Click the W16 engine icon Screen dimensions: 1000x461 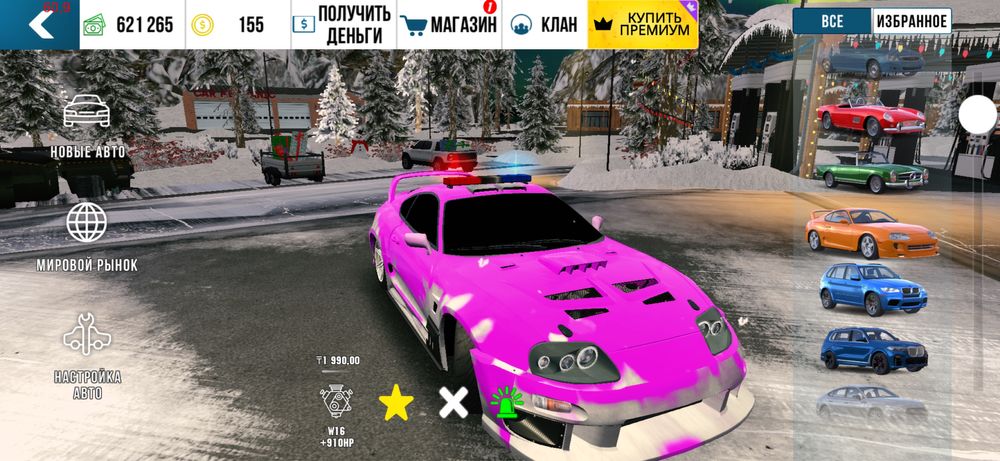(335, 402)
